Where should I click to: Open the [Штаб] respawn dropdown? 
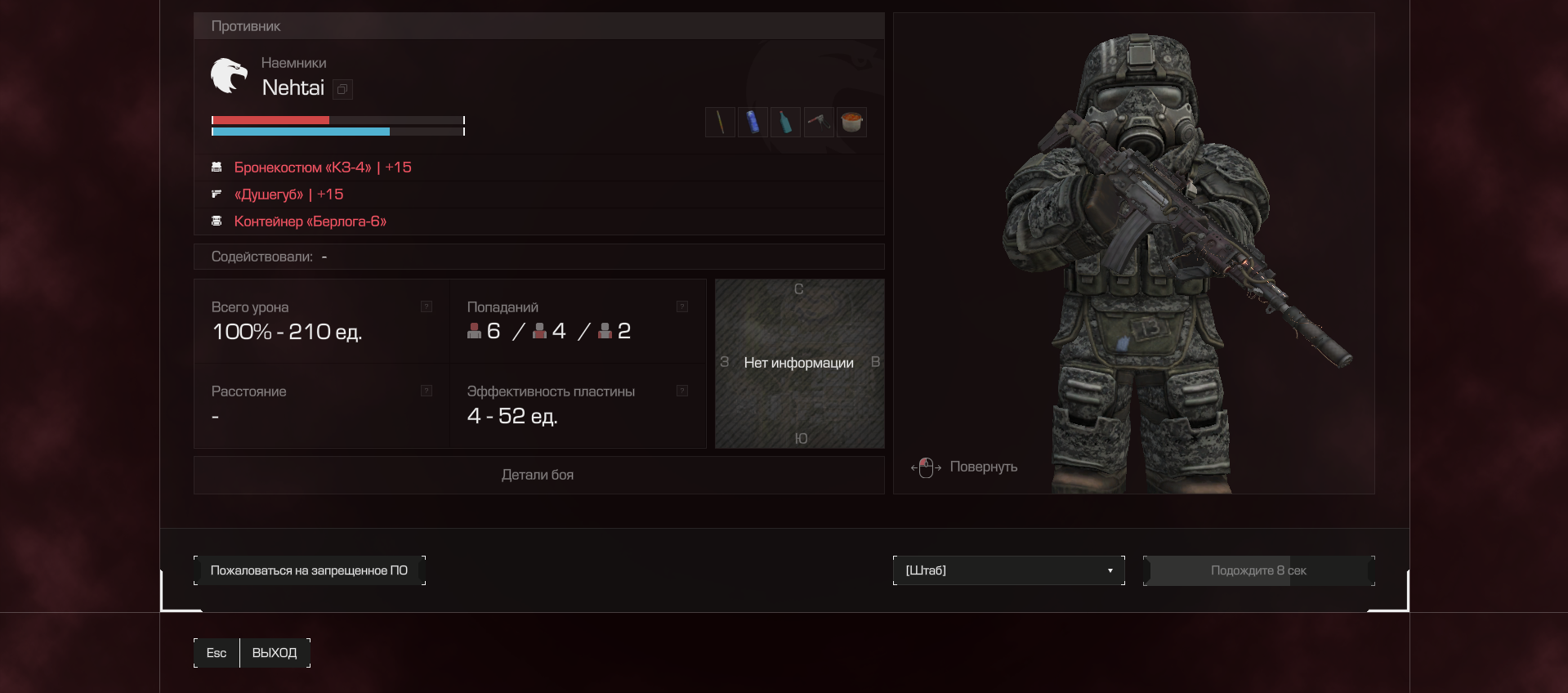(x=1008, y=570)
